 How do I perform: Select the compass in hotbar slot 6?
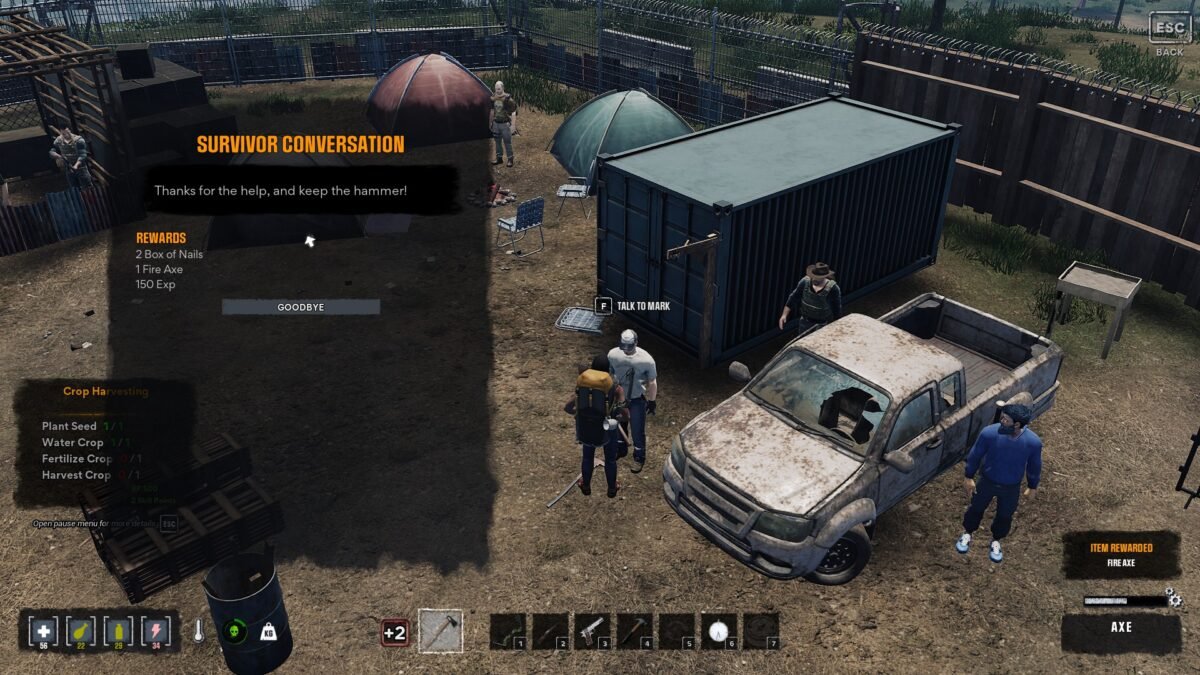pos(719,631)
